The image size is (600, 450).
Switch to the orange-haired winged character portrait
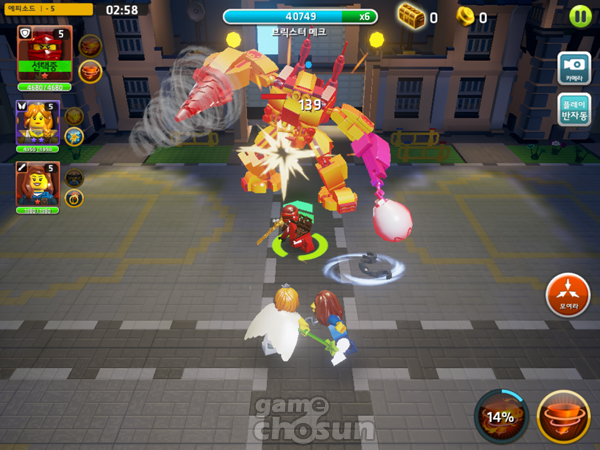[38, 125]
